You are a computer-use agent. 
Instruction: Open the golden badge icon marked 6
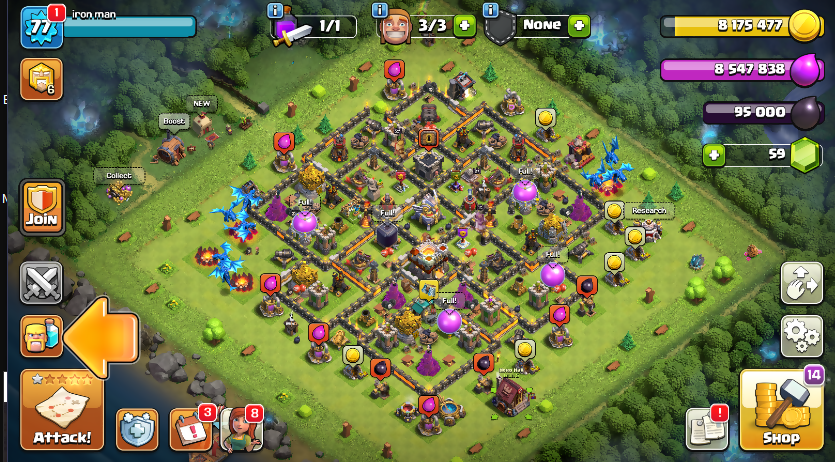pyautogui.click(x=41, y=79)
